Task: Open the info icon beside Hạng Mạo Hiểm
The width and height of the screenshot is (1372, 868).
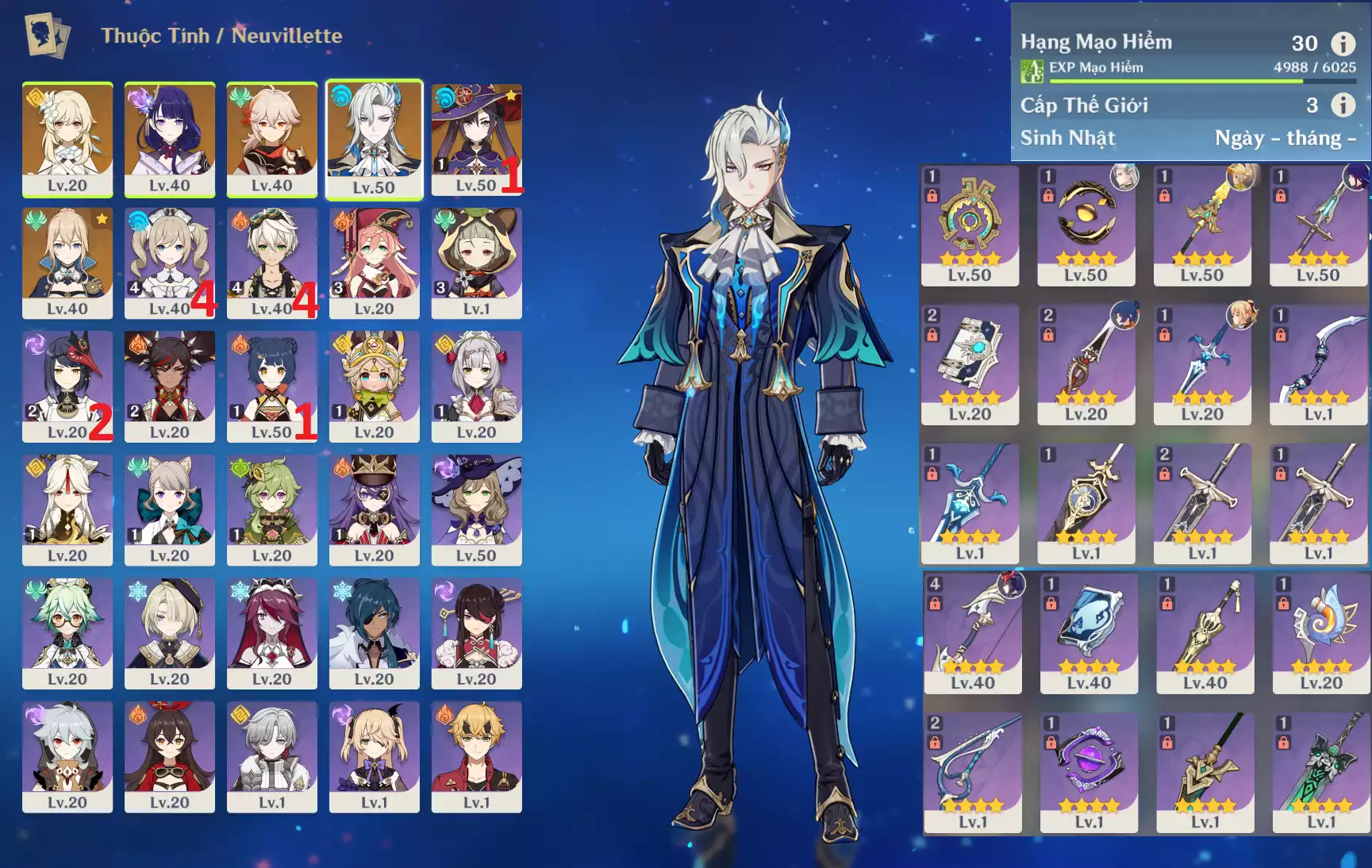Action: click(1343, 44)
